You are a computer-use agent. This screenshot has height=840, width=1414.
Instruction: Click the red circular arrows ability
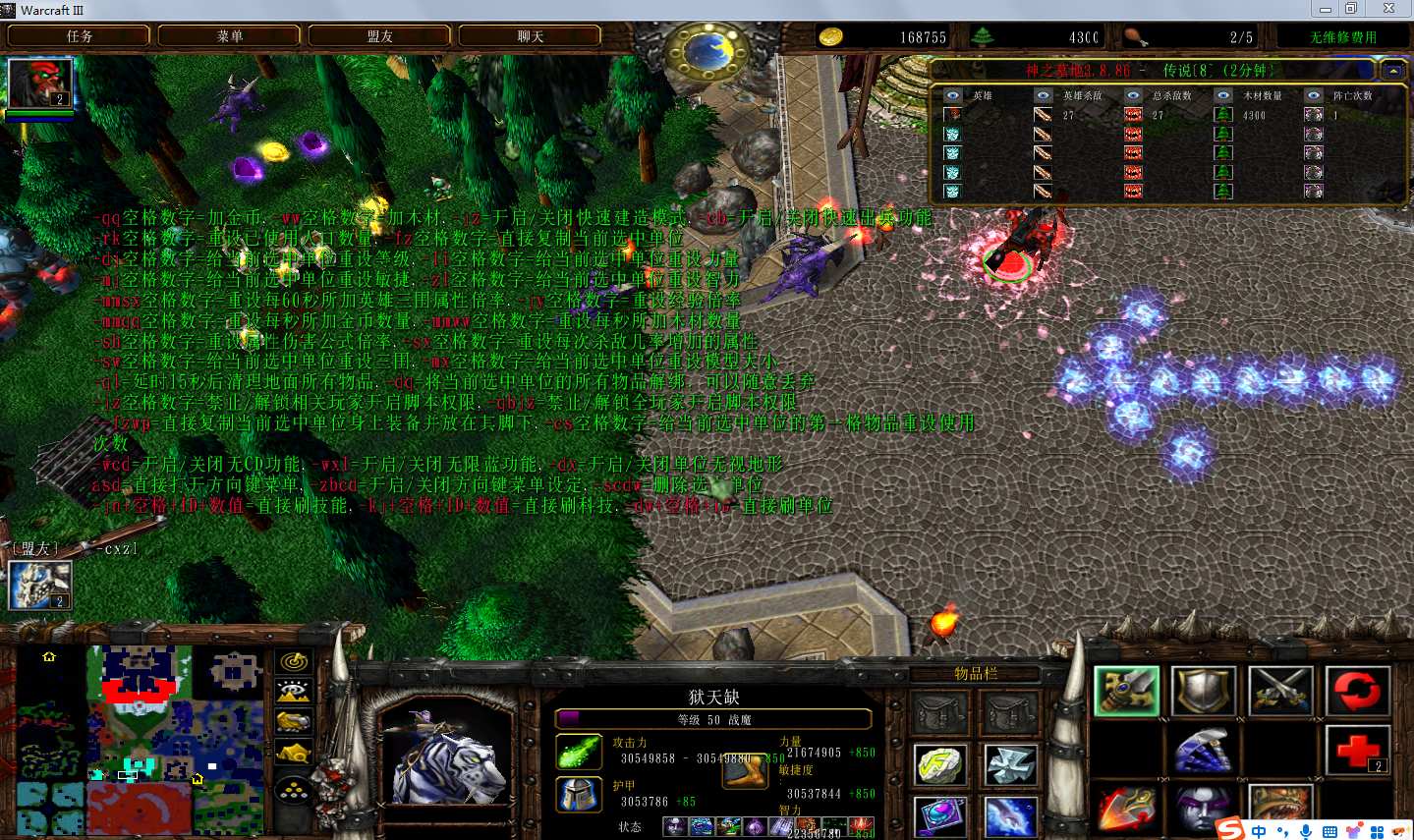(x=1357, y=691)
